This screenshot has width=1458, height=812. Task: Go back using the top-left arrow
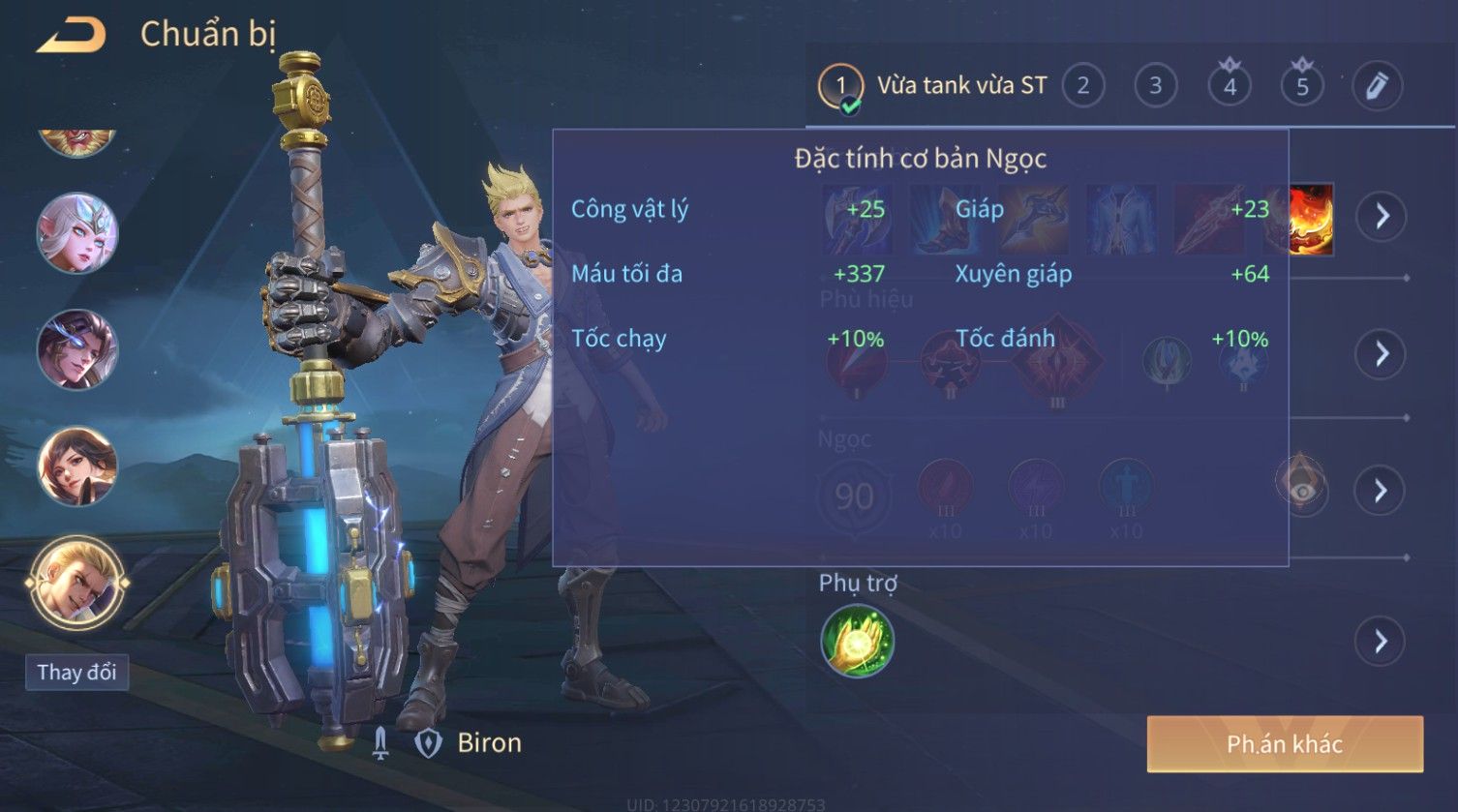pos(71,35)
